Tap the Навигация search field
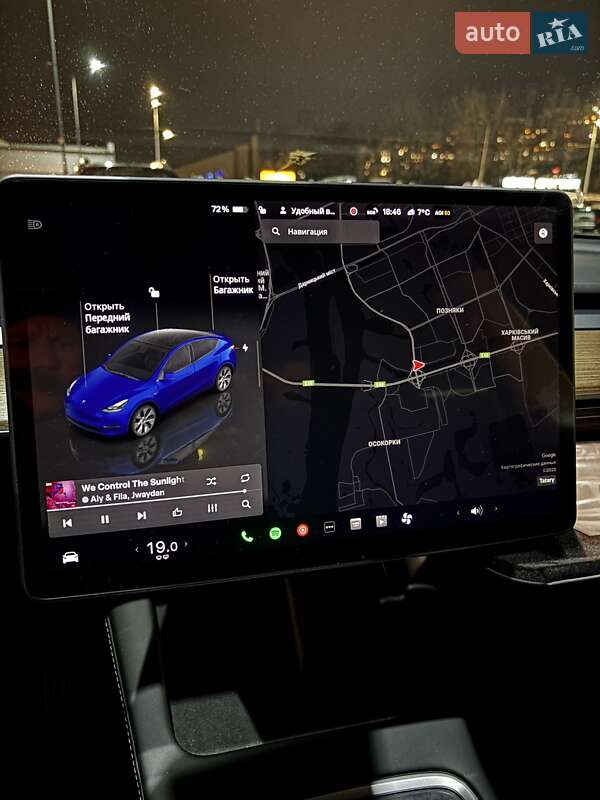Screen dimensions: 600x800 tap(322, 231)
